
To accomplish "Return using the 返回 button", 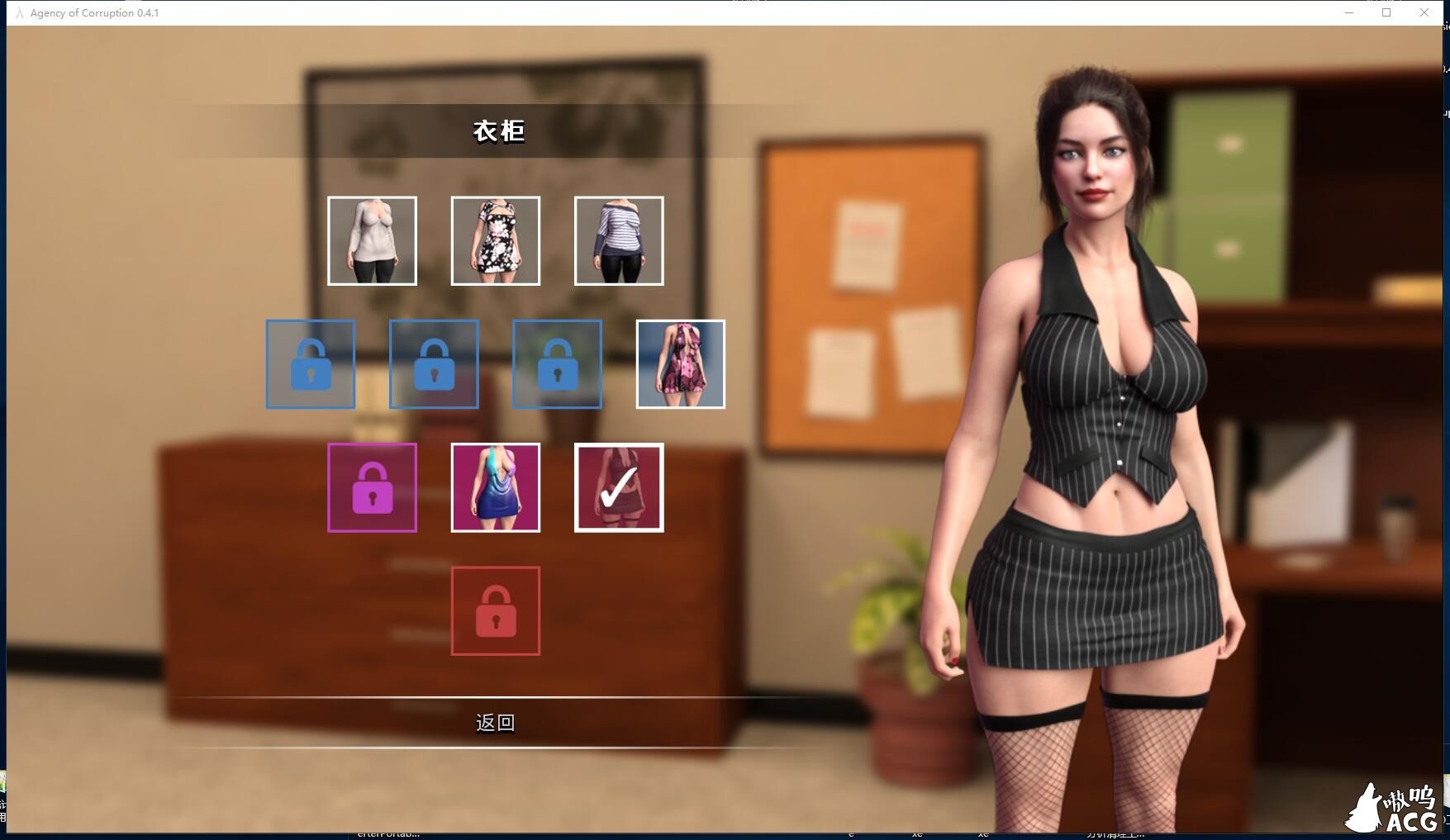I will [495, 723].
